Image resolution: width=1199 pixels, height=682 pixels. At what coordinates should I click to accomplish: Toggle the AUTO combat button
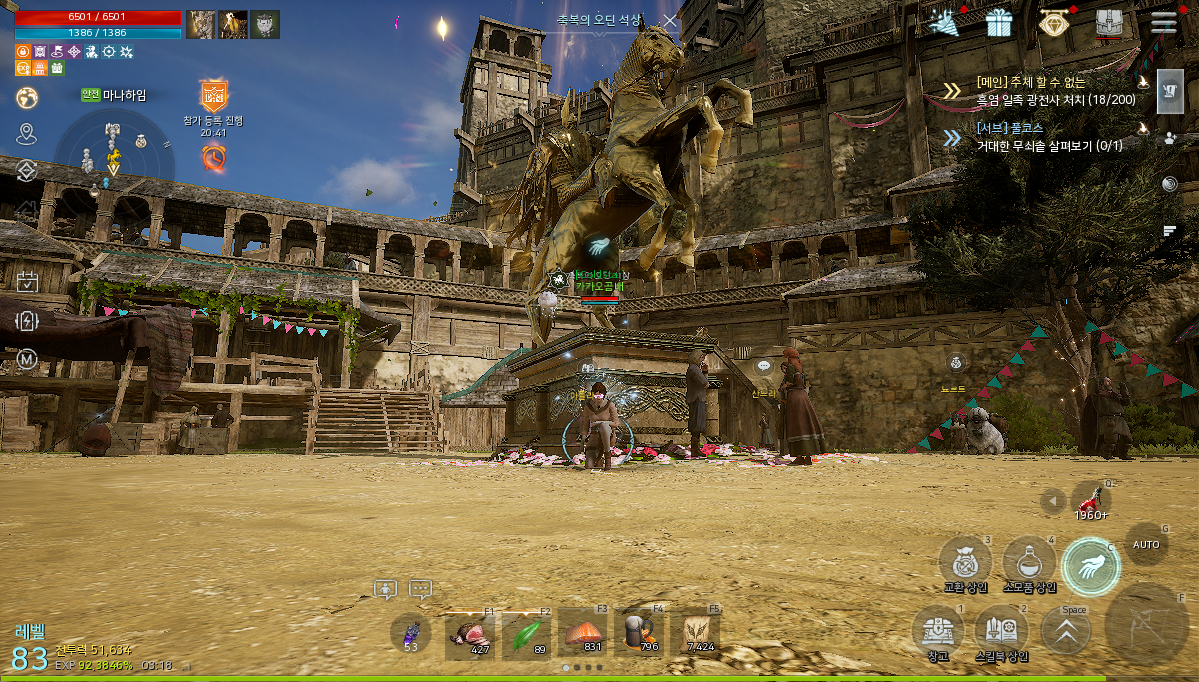pyautogui.click(x=1146, y=544)
